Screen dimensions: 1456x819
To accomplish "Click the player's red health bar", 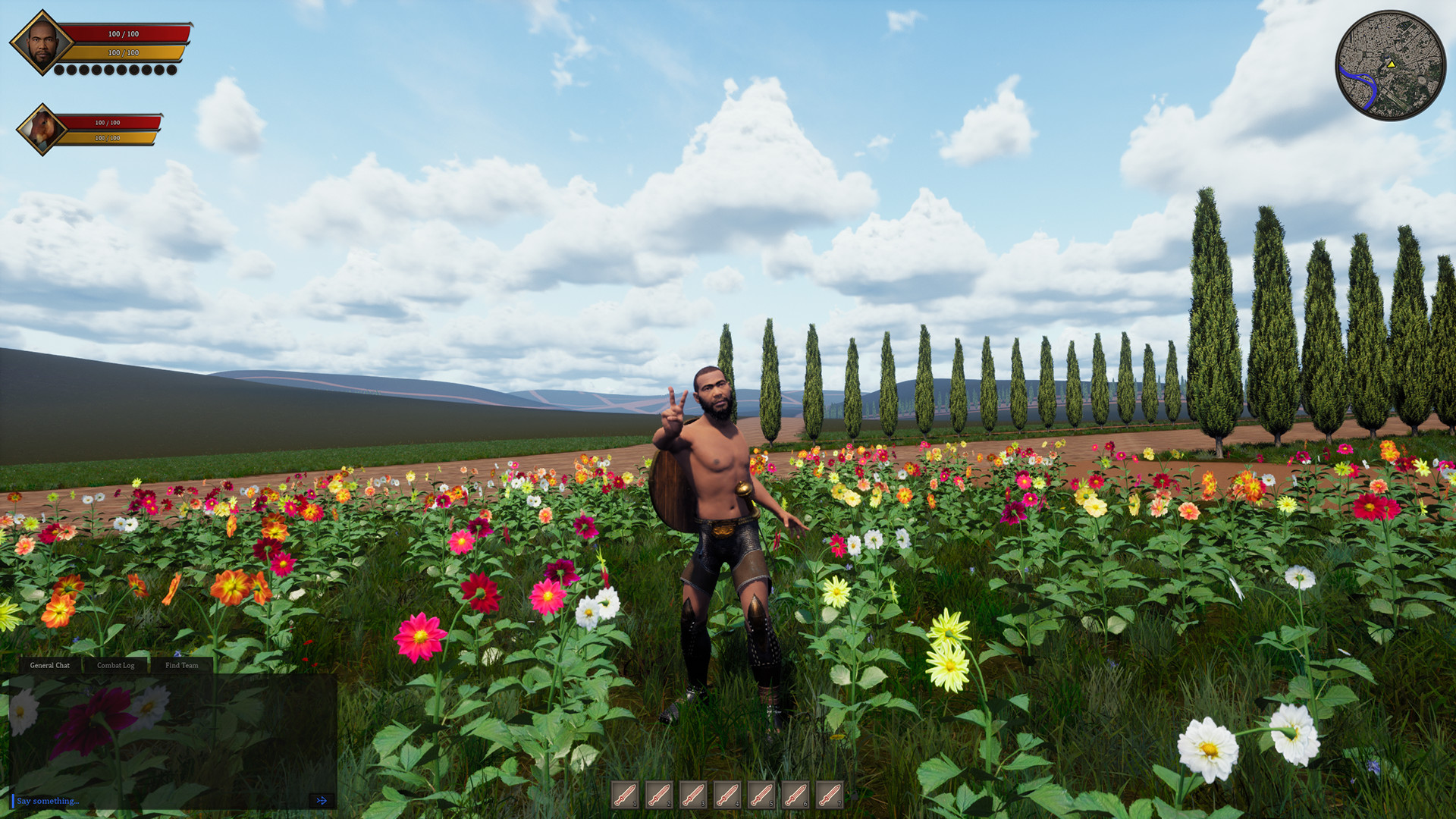I will (125, 33).
